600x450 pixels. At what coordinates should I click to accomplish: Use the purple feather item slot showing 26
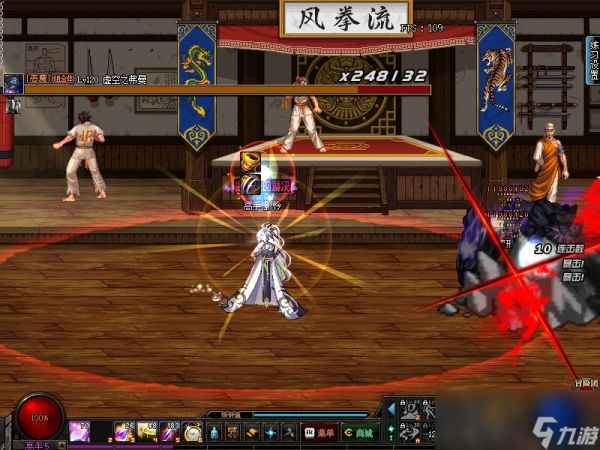124,432
